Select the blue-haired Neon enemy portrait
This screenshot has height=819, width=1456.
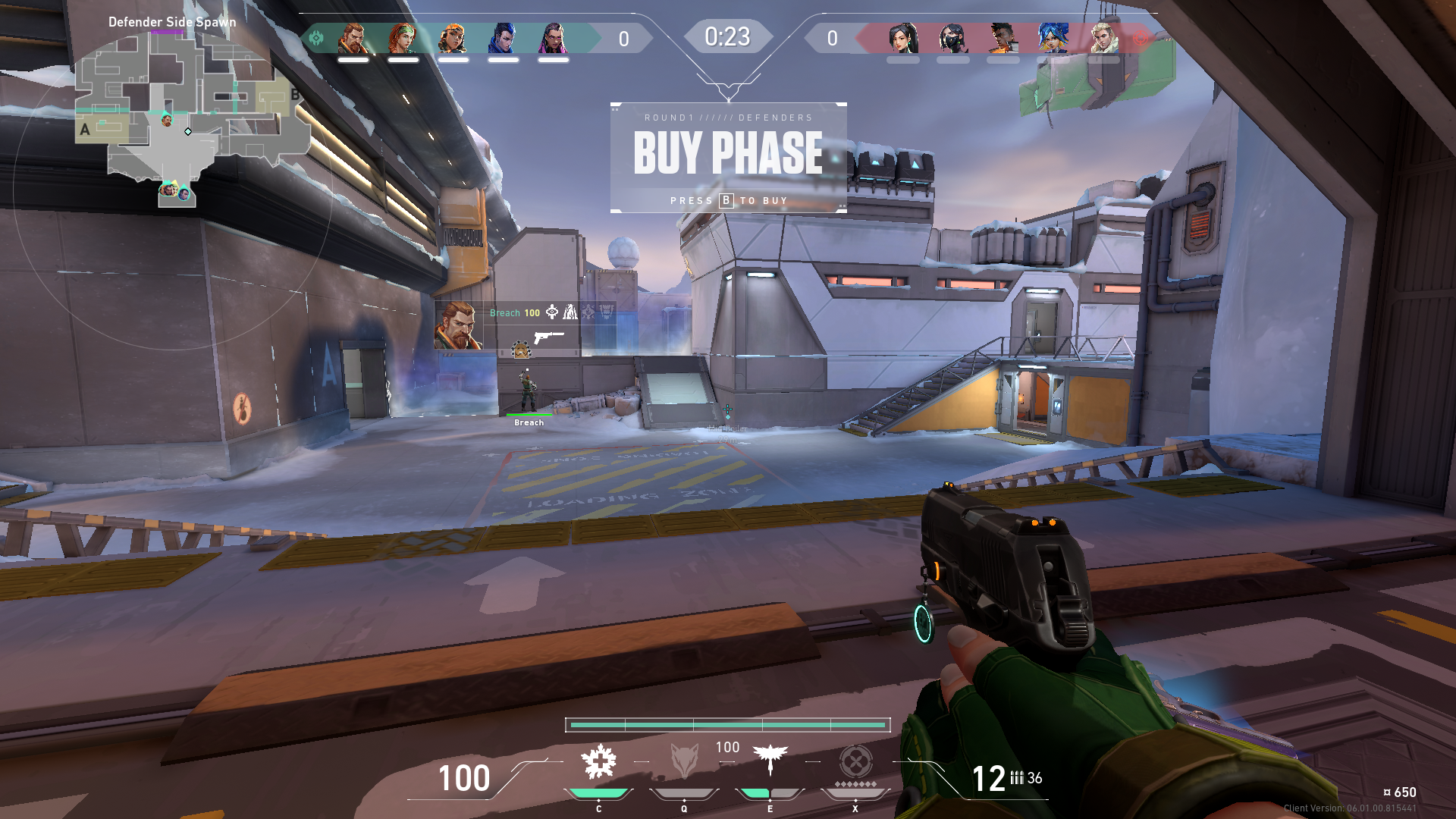1053,38
